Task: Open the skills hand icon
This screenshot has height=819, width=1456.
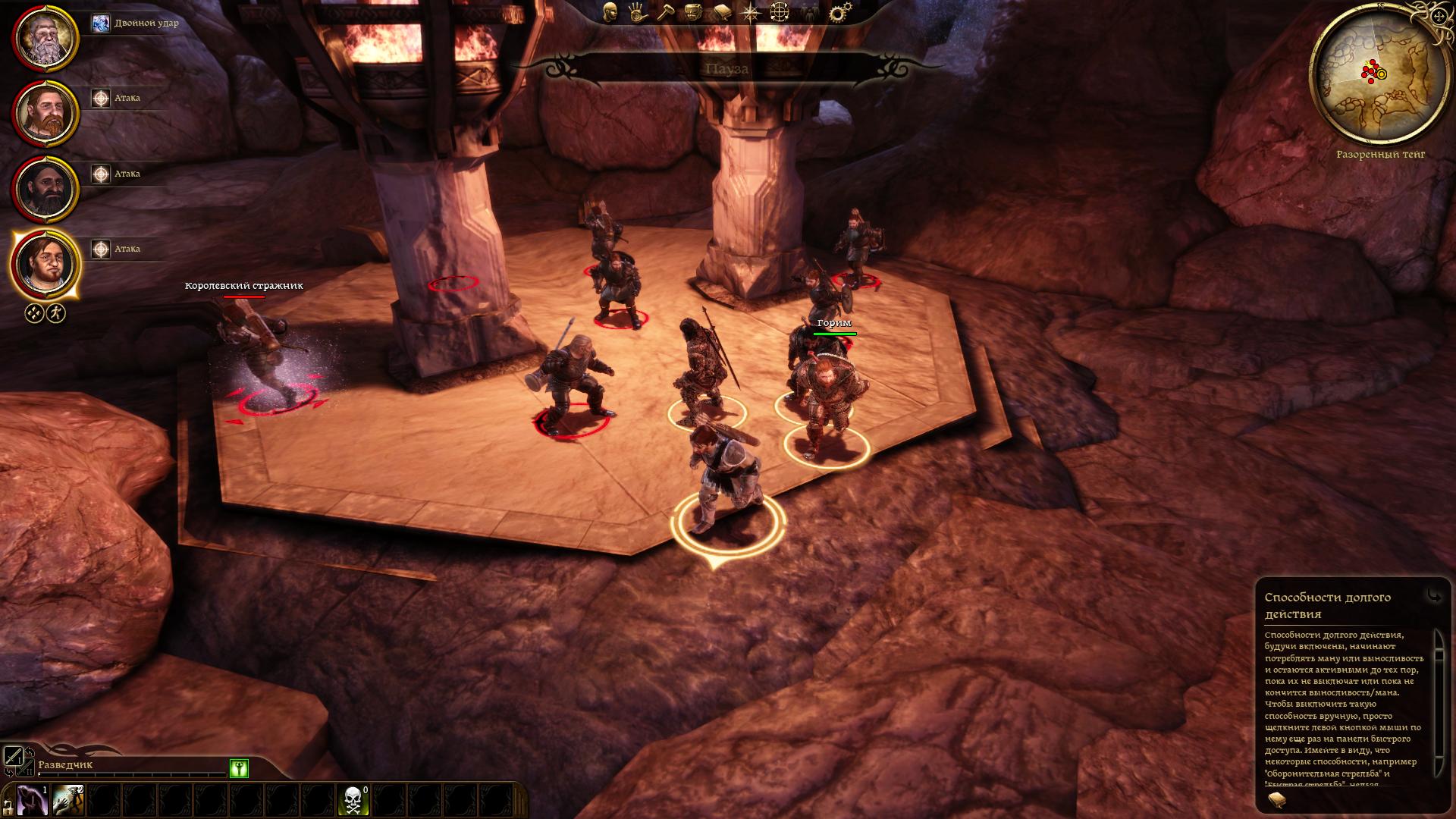Action: pos(637,11)
